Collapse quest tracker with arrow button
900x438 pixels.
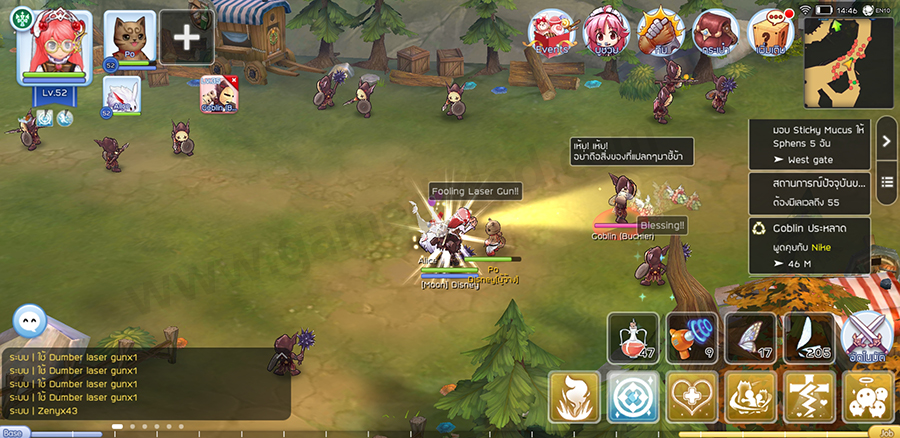pos(886,141)
